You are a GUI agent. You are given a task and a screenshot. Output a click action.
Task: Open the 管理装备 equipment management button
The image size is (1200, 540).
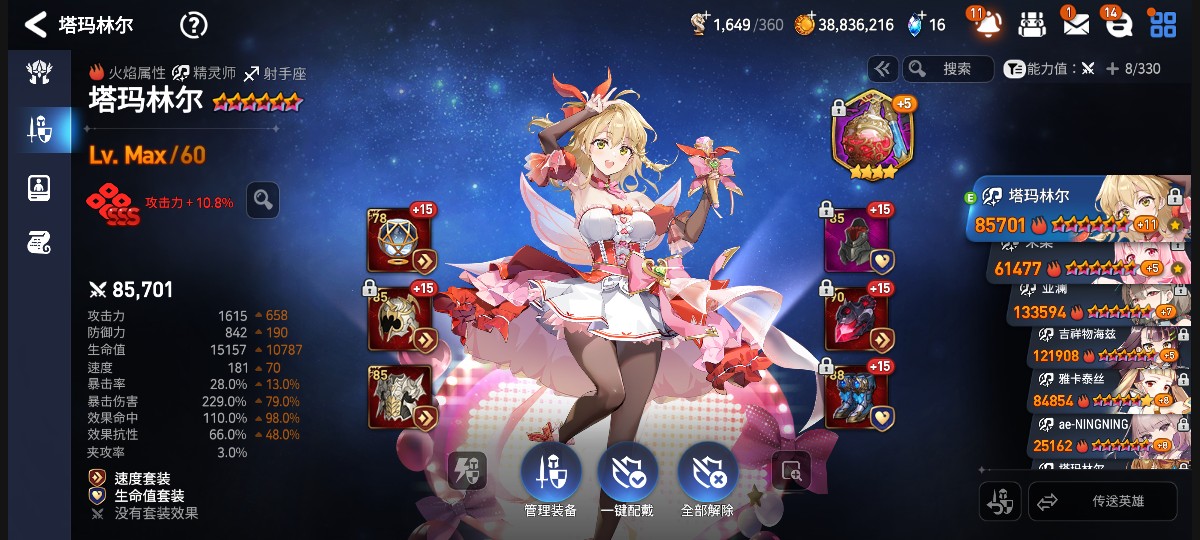550,476
